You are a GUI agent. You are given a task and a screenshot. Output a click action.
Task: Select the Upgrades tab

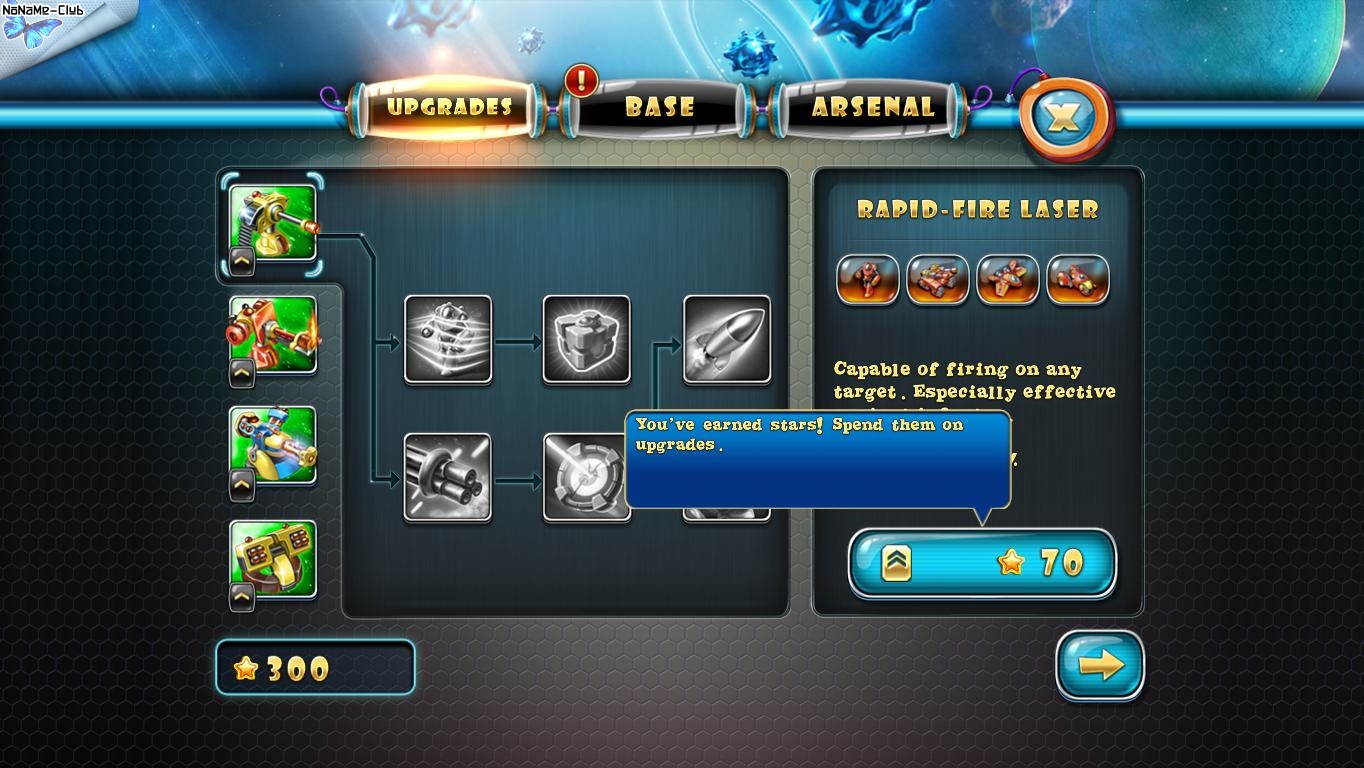pyautogui.click(x=449, y=108)
